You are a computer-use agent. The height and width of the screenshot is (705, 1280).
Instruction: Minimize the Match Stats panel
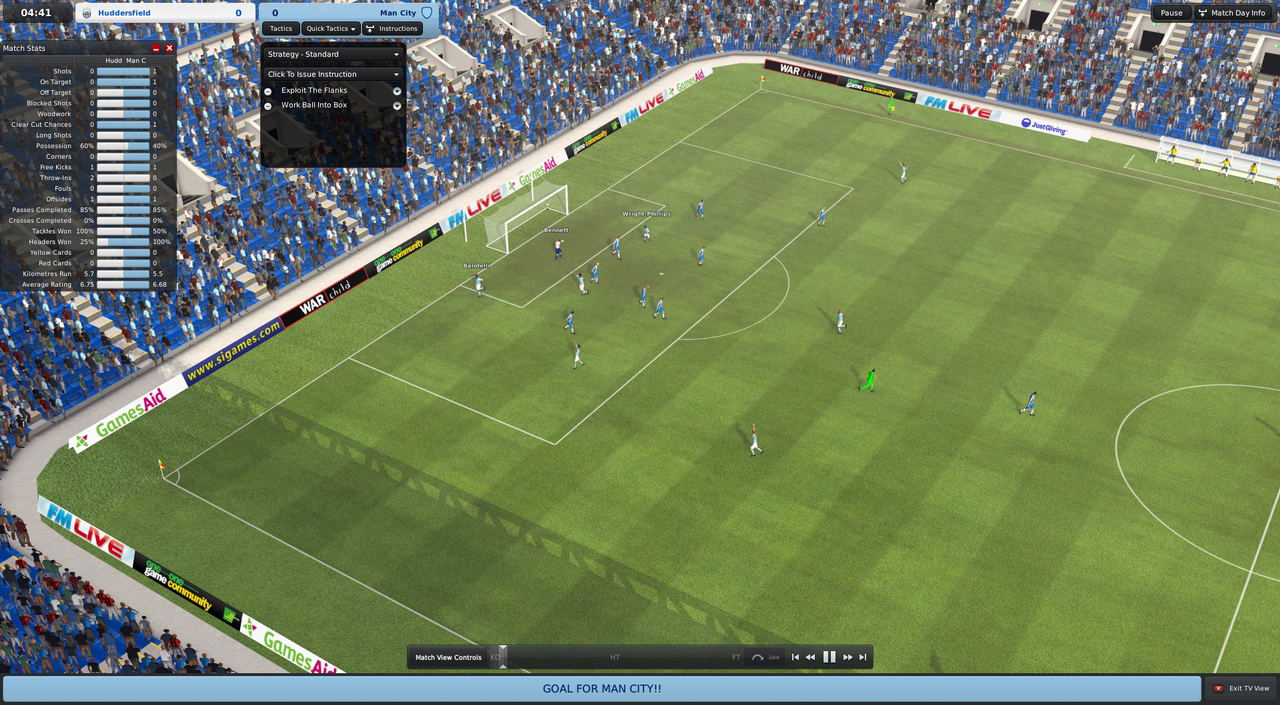click(x=156, y=48)
